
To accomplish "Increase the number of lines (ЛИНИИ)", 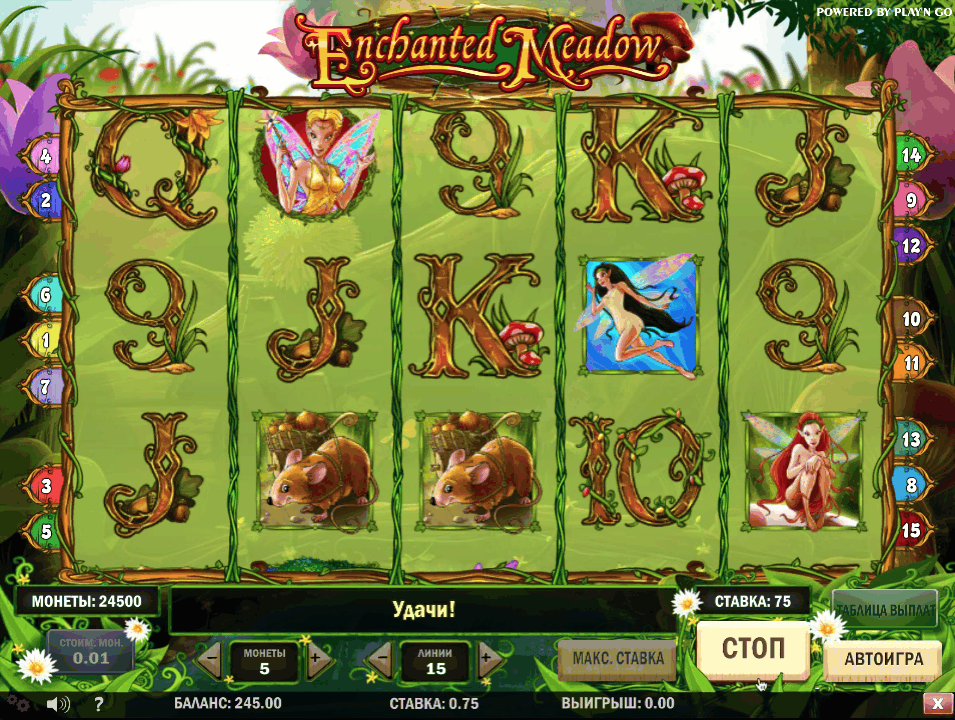I will pos(486,659).
